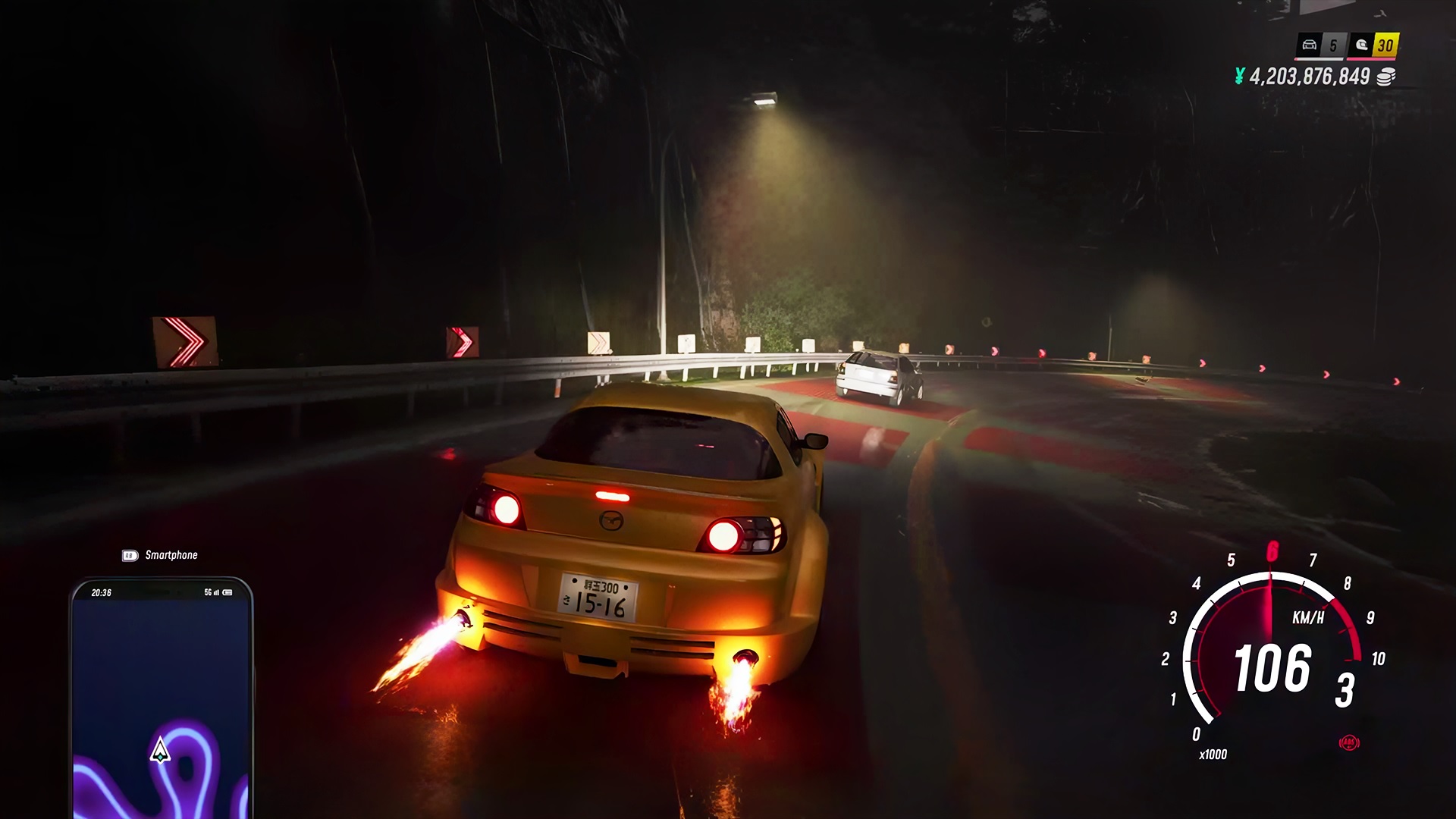
Task: Tap the player arrow on the minimap
Action: point(158,751)
